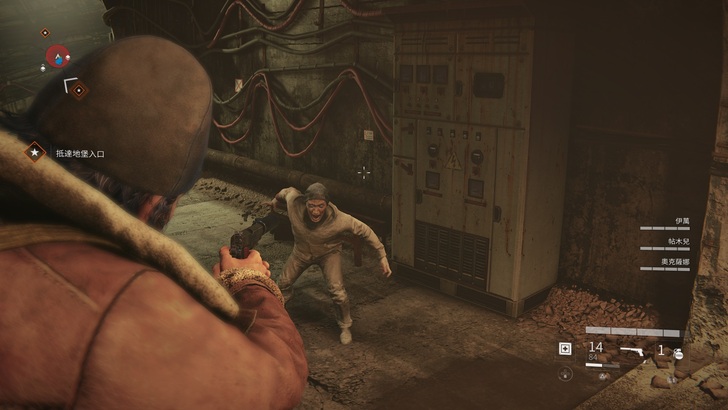Choose the pistol weapon icon
Screen dimensions: 728x410
click(x=632, y=350)
